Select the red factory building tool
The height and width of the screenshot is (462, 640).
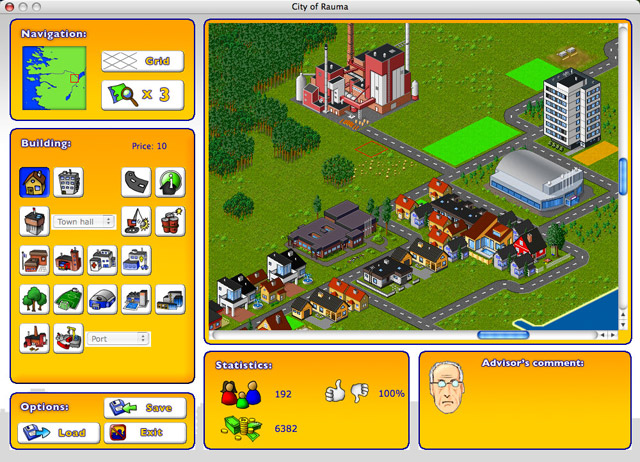(x=34, y=338)
